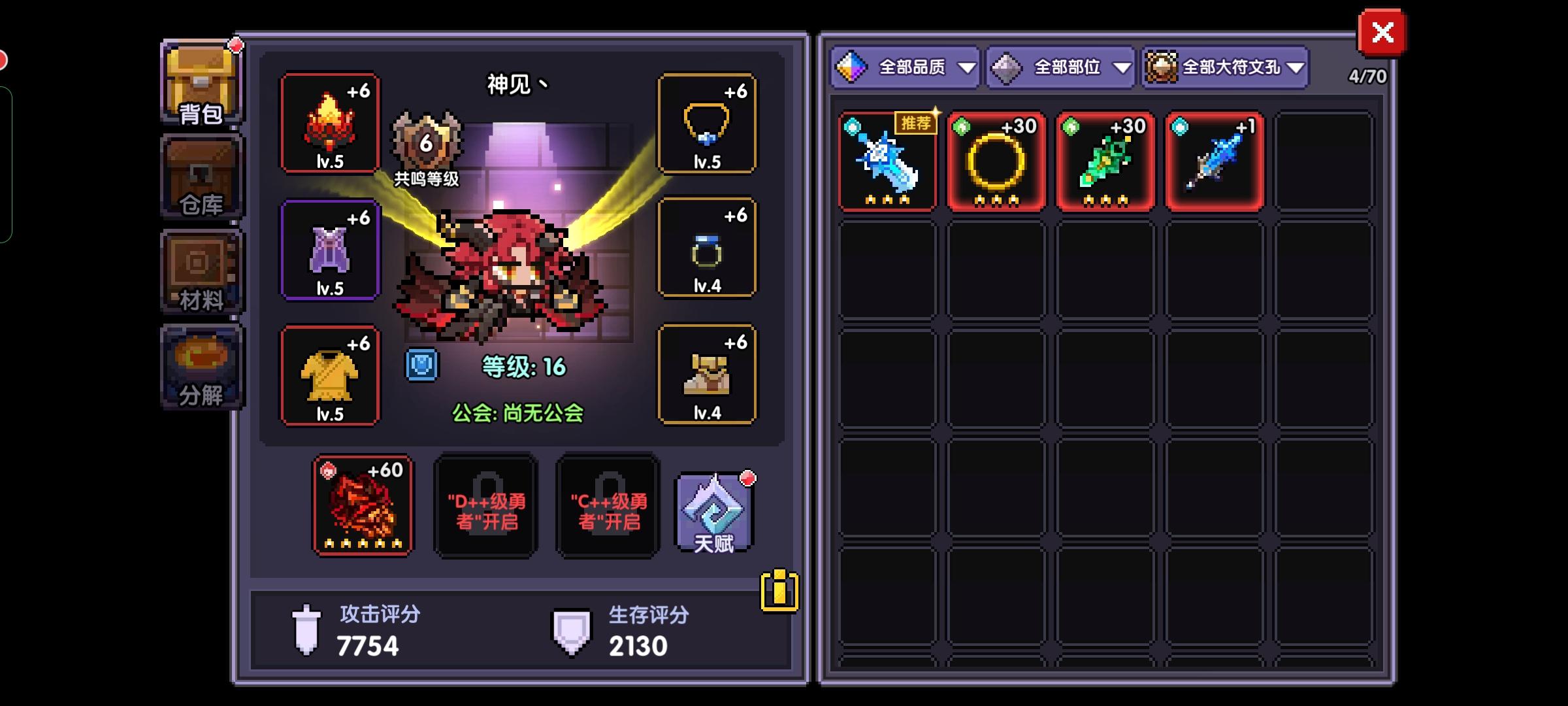1568x706 pixels.
Task: Open the 全部品质 quality filter dropdown
Action: pos(907,67)
